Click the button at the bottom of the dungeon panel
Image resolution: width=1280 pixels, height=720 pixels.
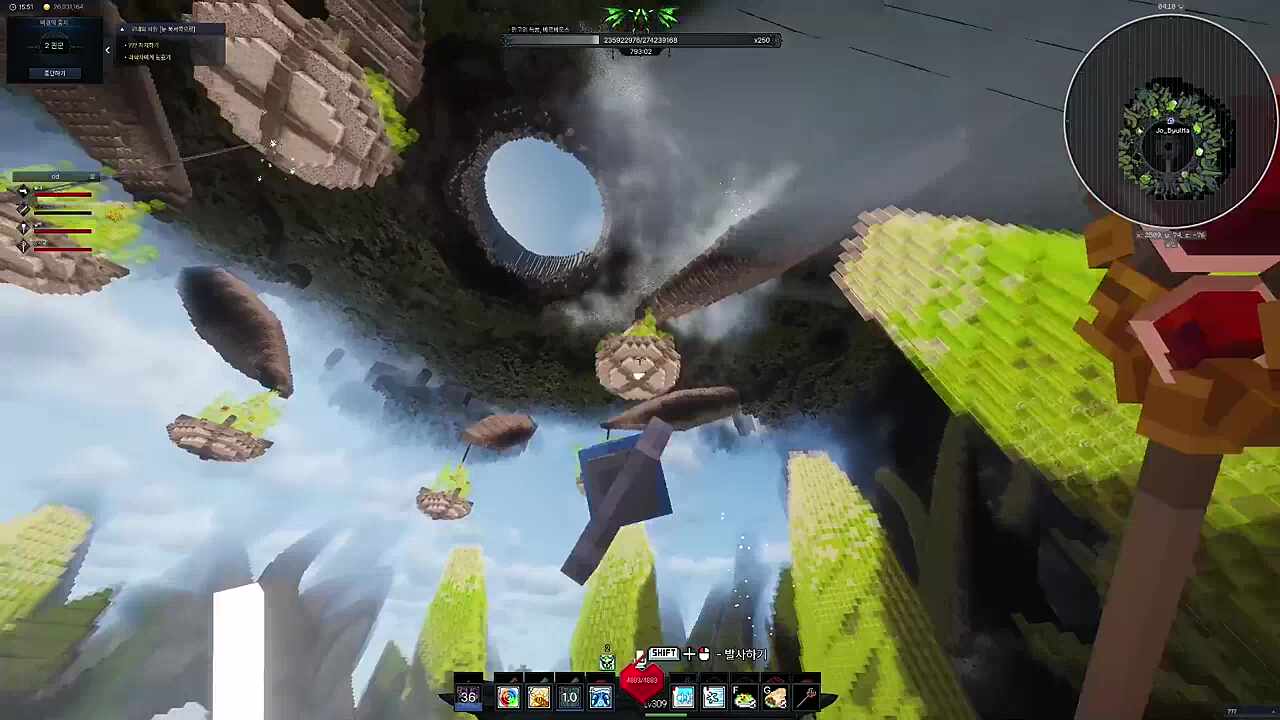pos(54,73)
